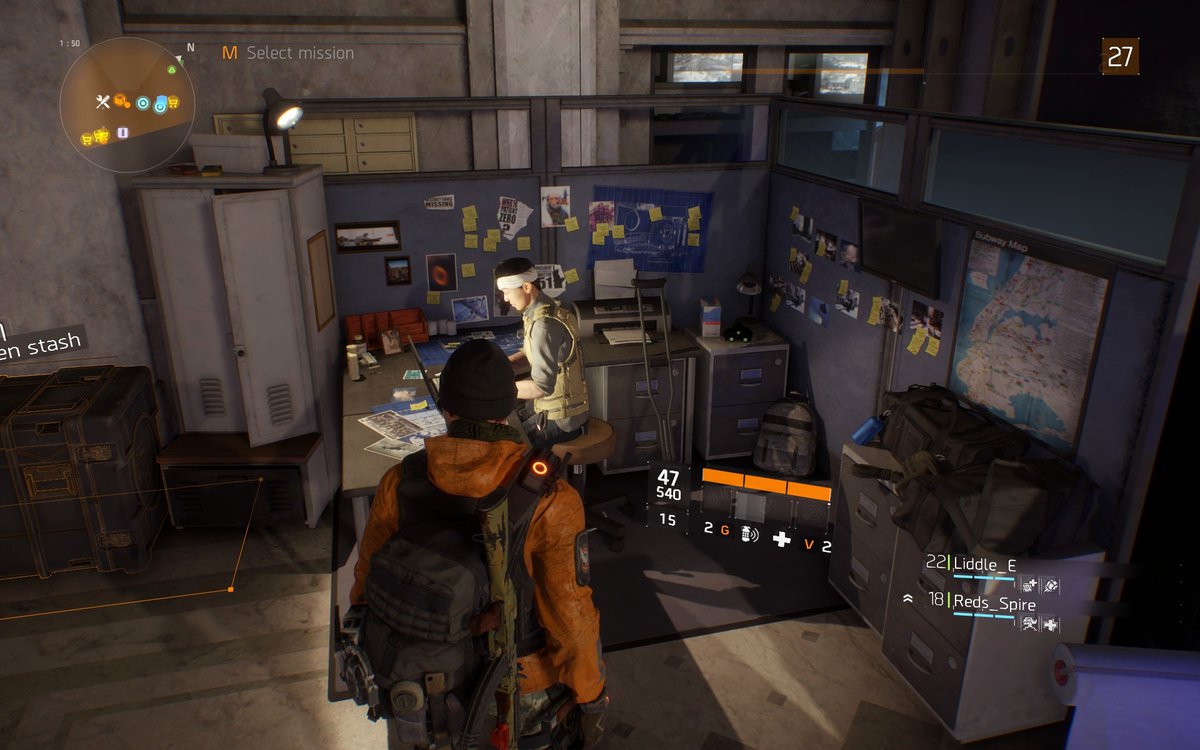
Task: Click the circular minimap
Action: pyautogui.click(x=127, y=104)
